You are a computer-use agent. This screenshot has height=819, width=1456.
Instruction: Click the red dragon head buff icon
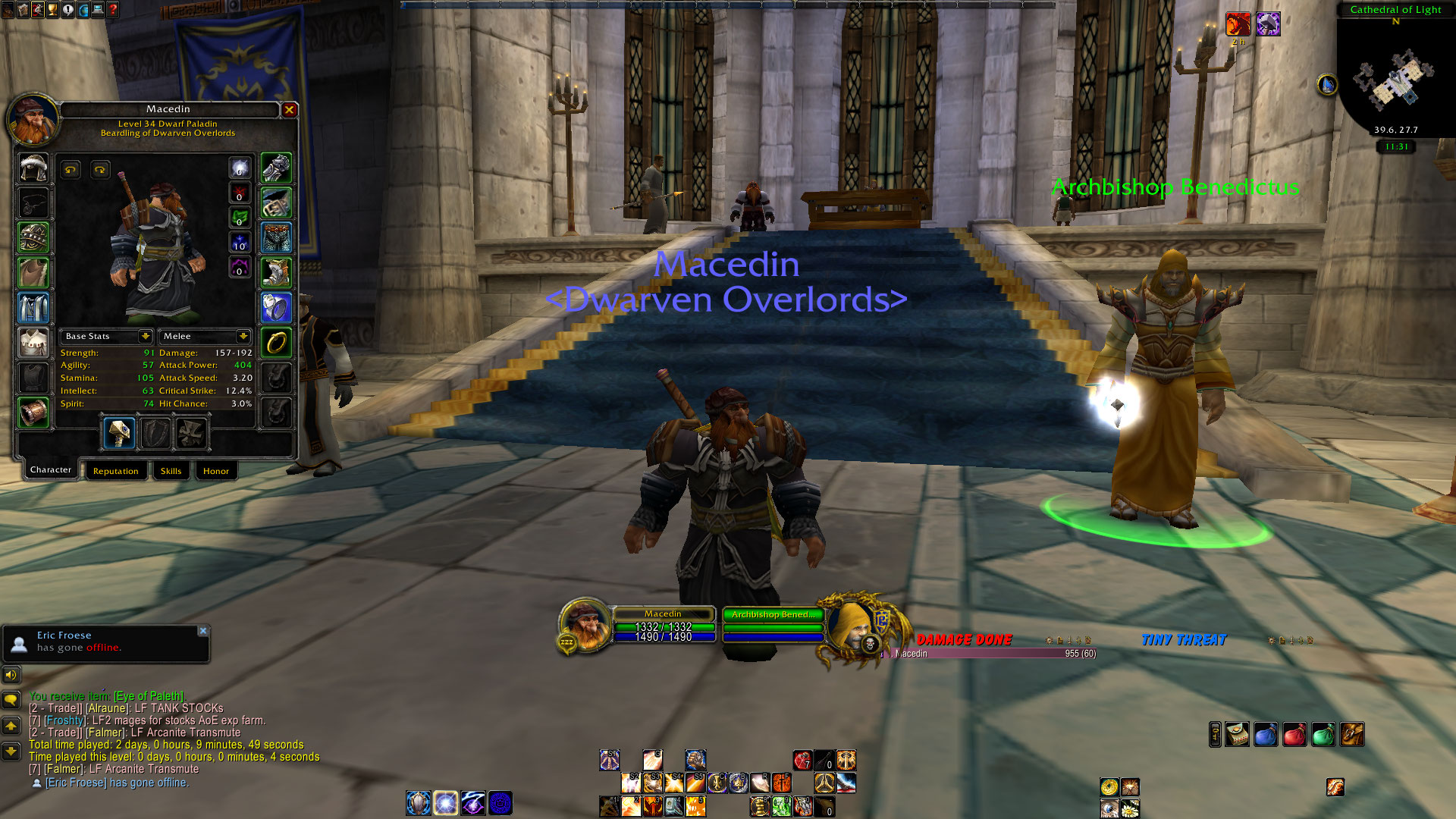[x=1238, y=24]
